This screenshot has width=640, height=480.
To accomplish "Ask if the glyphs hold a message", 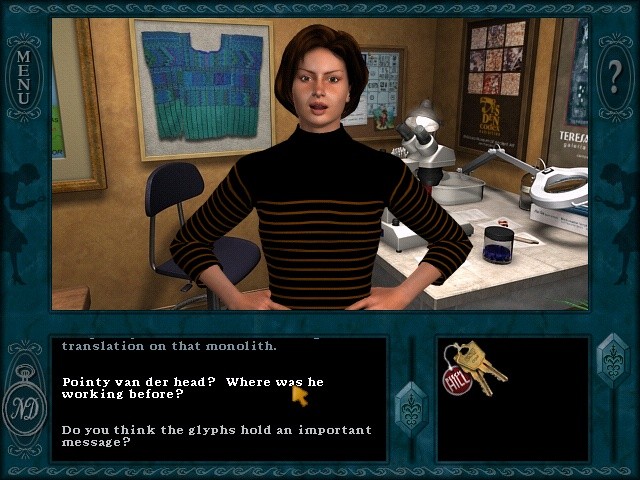I will 216,436.
